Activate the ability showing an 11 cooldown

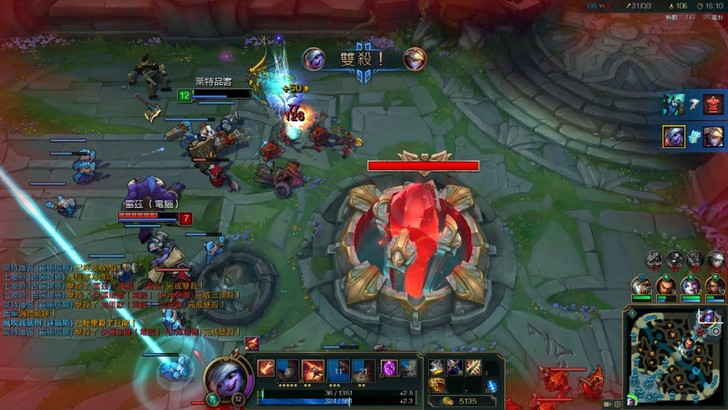click(x=338, y=369)
